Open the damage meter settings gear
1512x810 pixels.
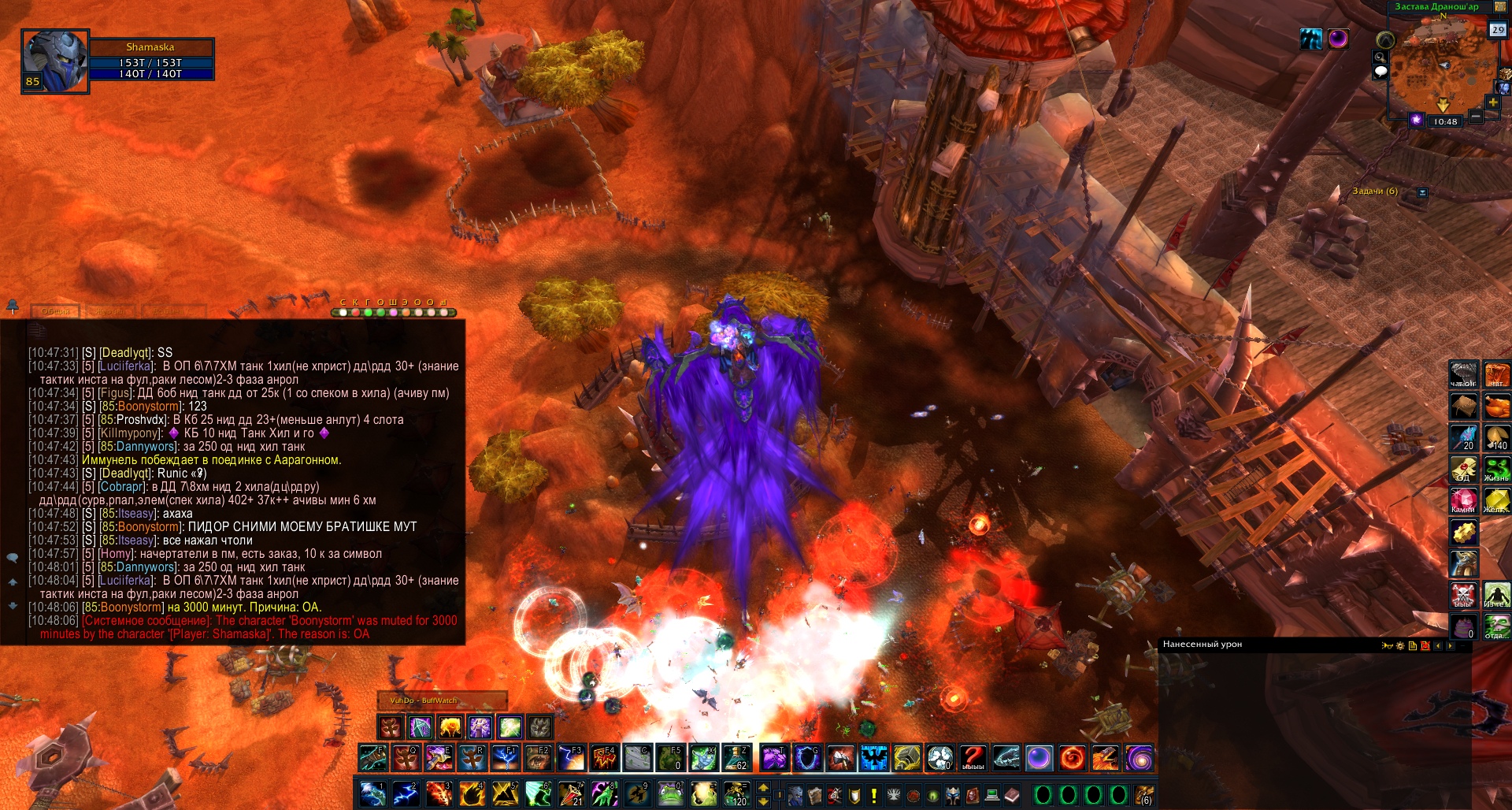click(x=1400, y=645)
